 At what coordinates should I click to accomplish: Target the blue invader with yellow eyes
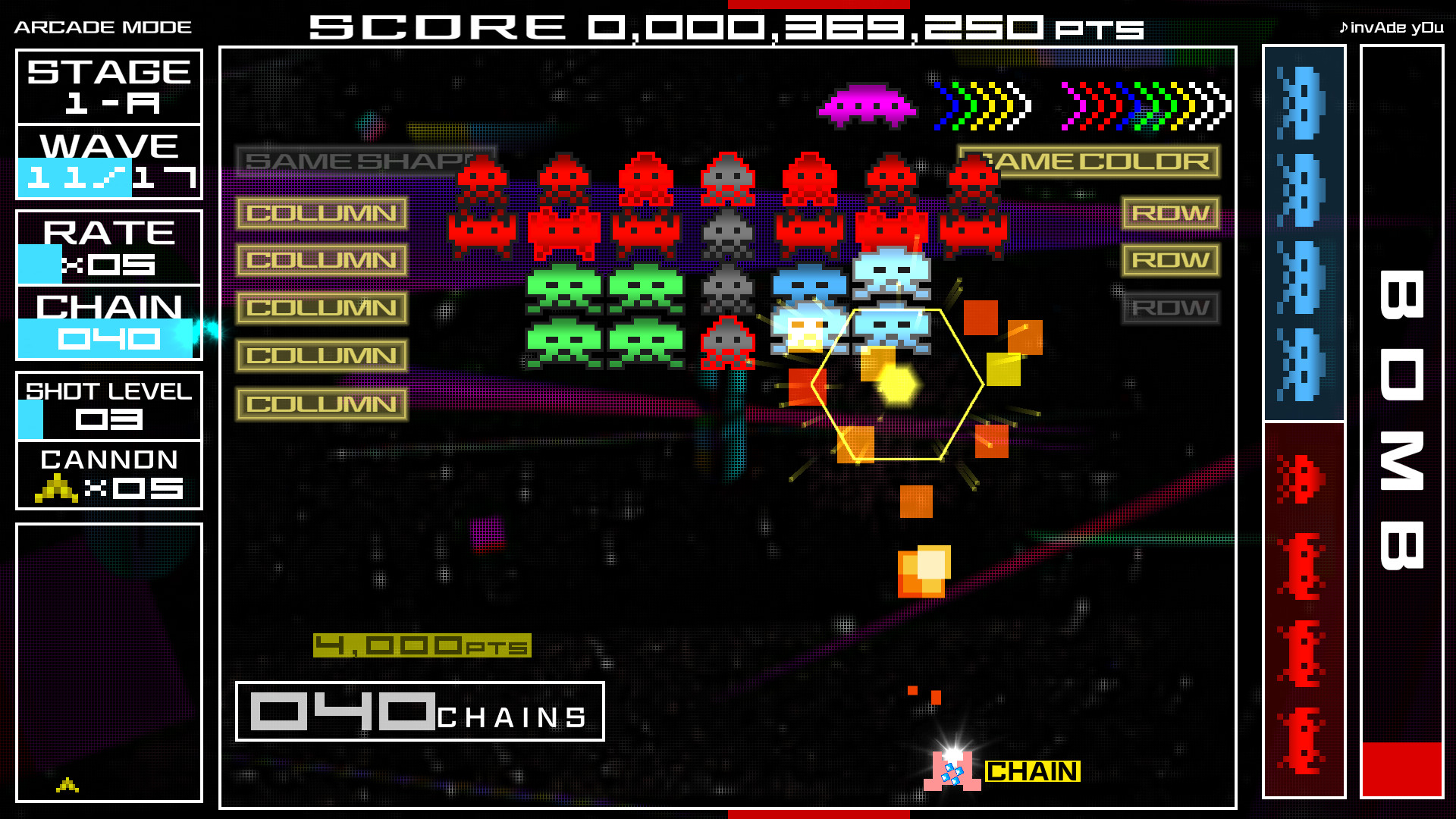pos(806,329)
